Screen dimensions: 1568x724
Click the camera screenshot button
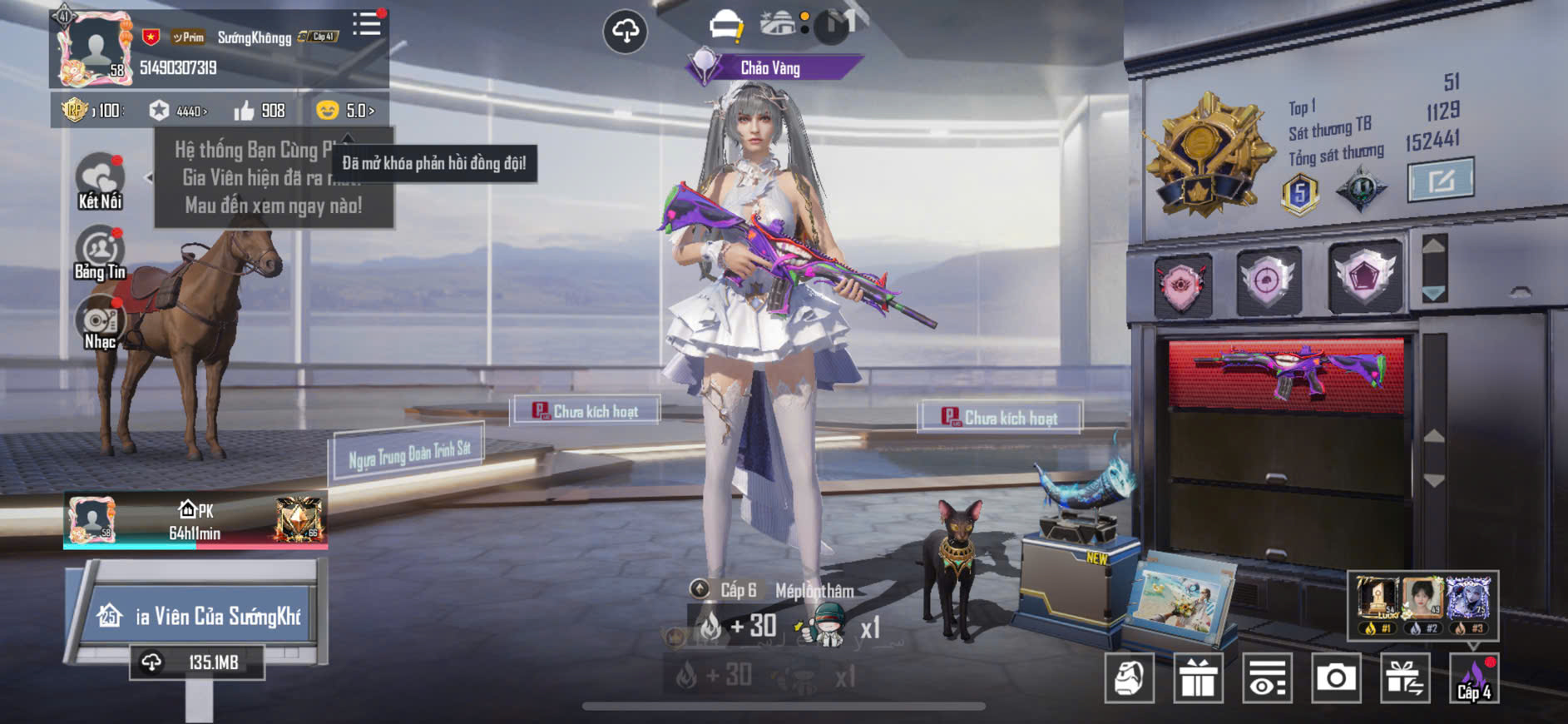1336,678
